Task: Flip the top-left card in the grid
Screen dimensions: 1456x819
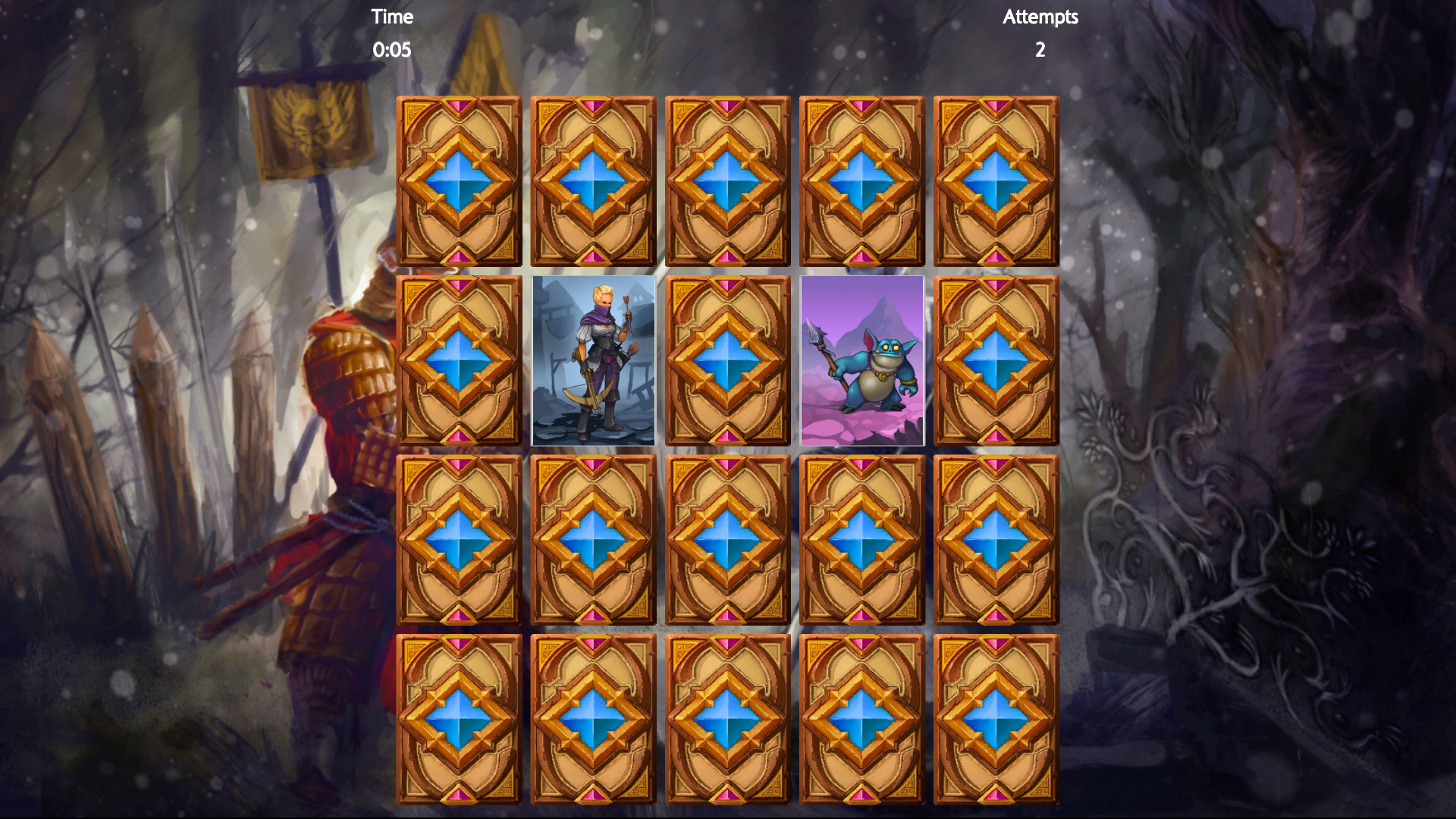Action: pos(459,180)
